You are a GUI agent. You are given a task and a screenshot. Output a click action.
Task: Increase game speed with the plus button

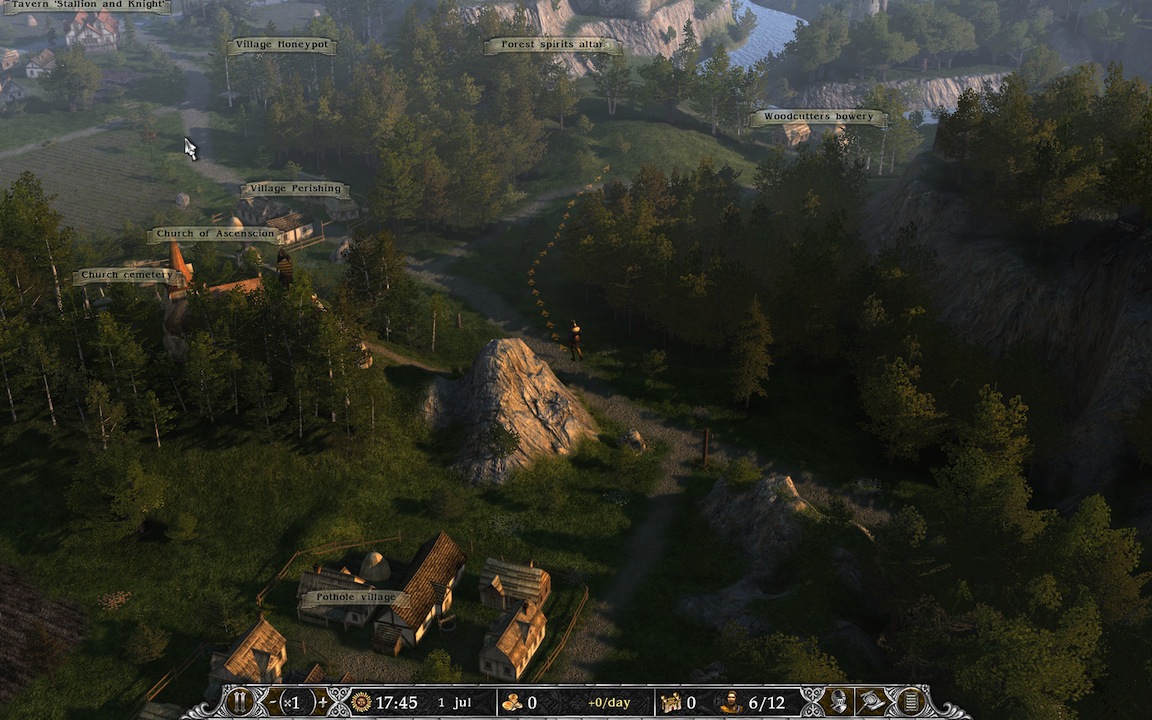coord(321,702)
